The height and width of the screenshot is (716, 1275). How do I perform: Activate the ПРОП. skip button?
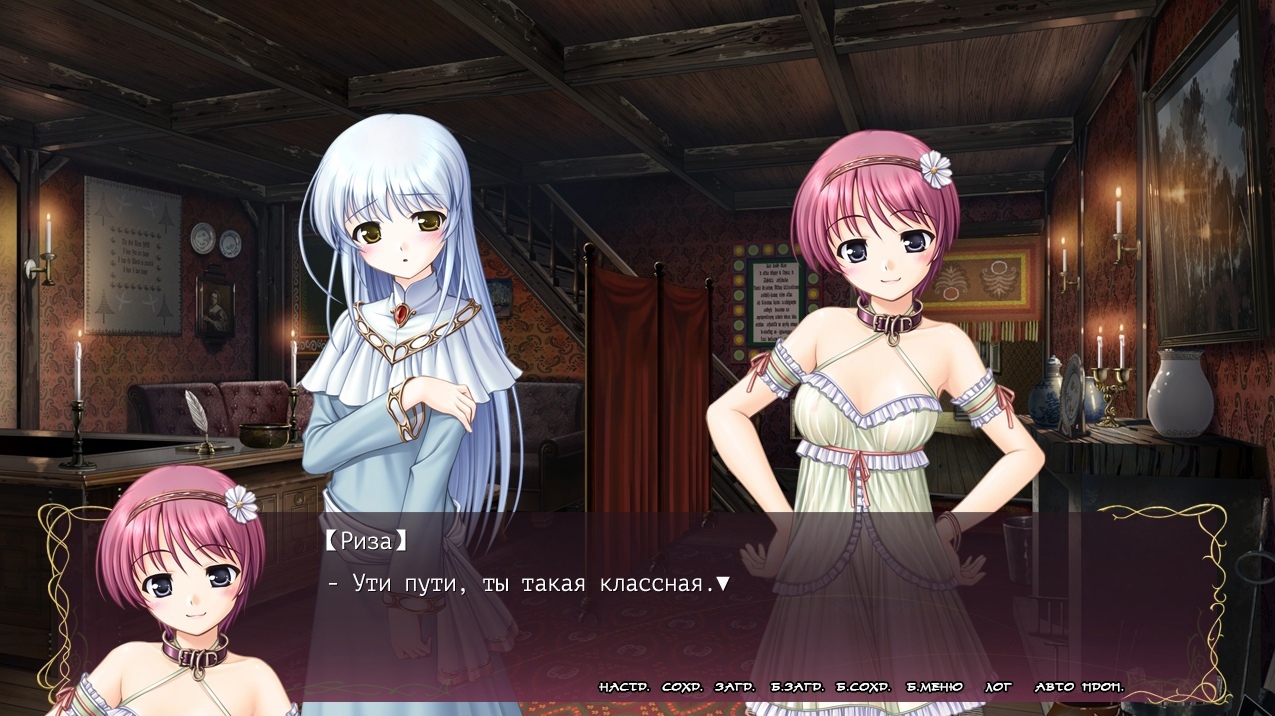[x=1102, y=687]
